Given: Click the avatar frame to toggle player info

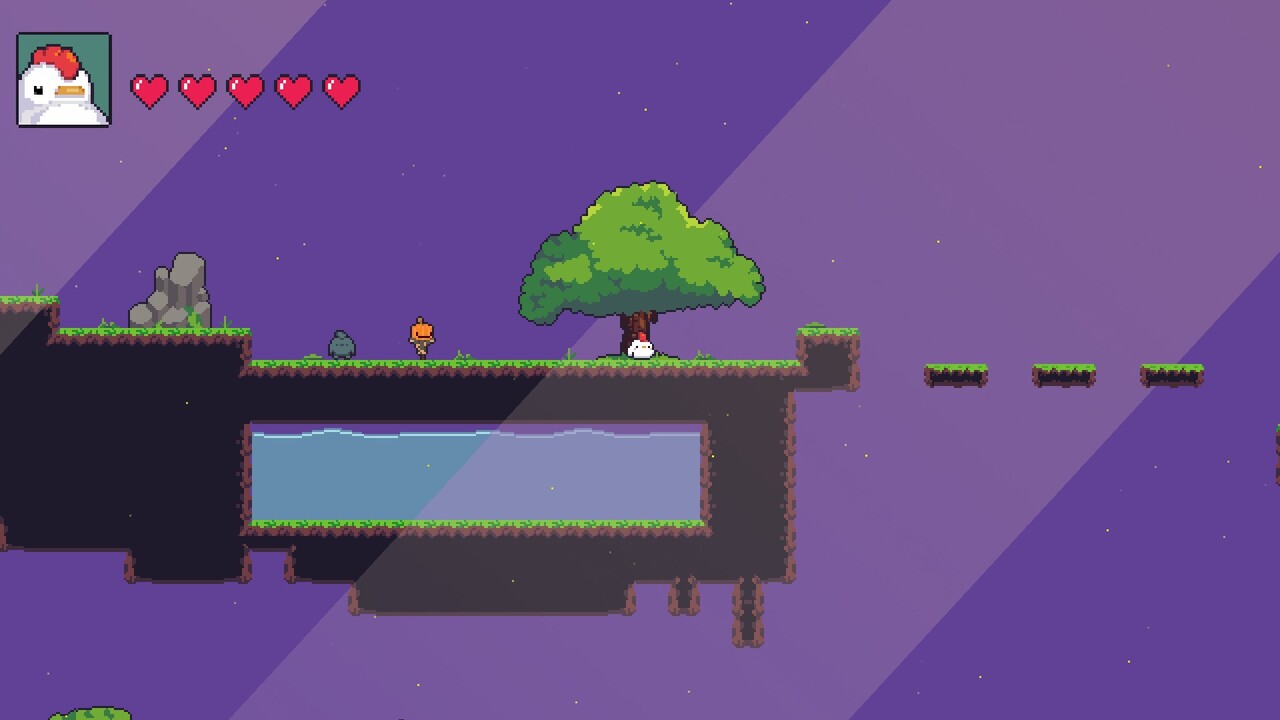Looking at the screenshot, I should [x=62, y=80].
